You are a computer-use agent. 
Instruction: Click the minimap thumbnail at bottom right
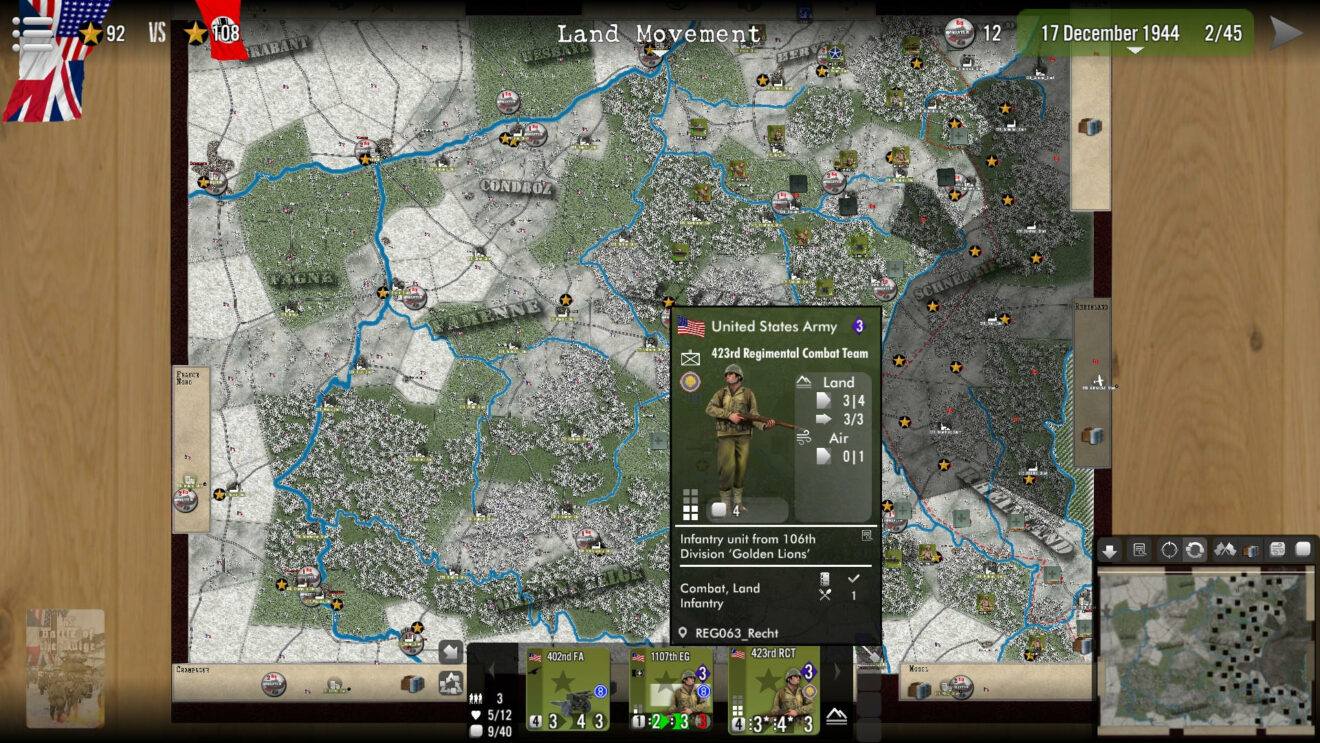[x=1205, y=645]
